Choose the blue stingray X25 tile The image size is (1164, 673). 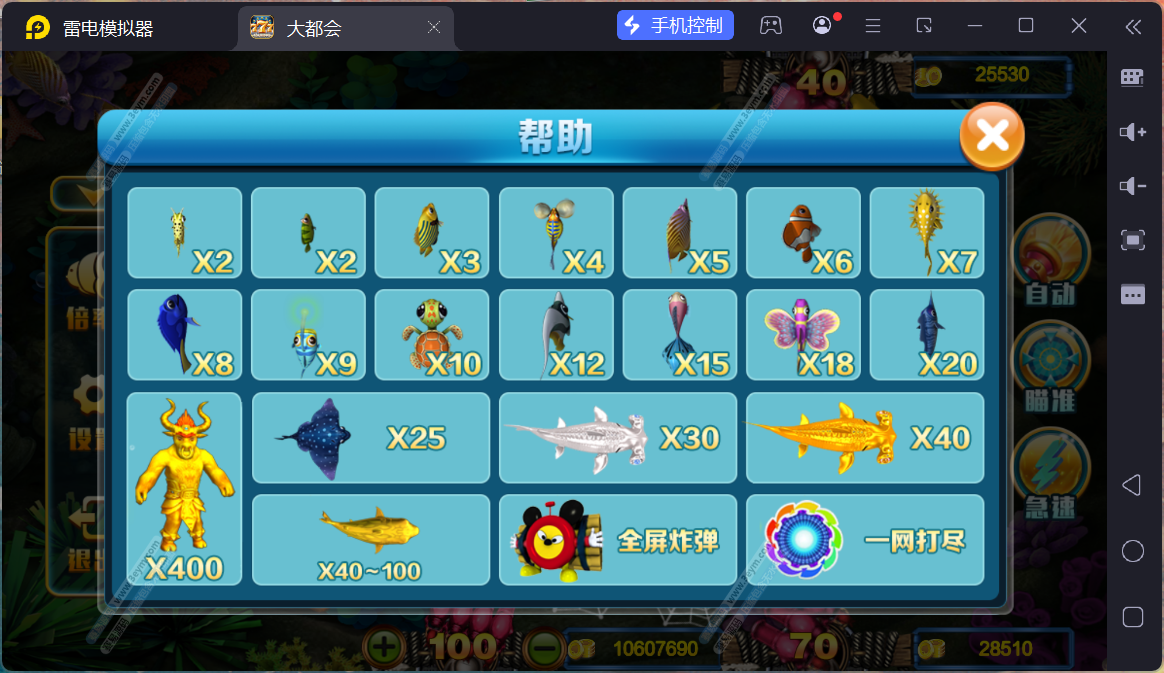370,437
